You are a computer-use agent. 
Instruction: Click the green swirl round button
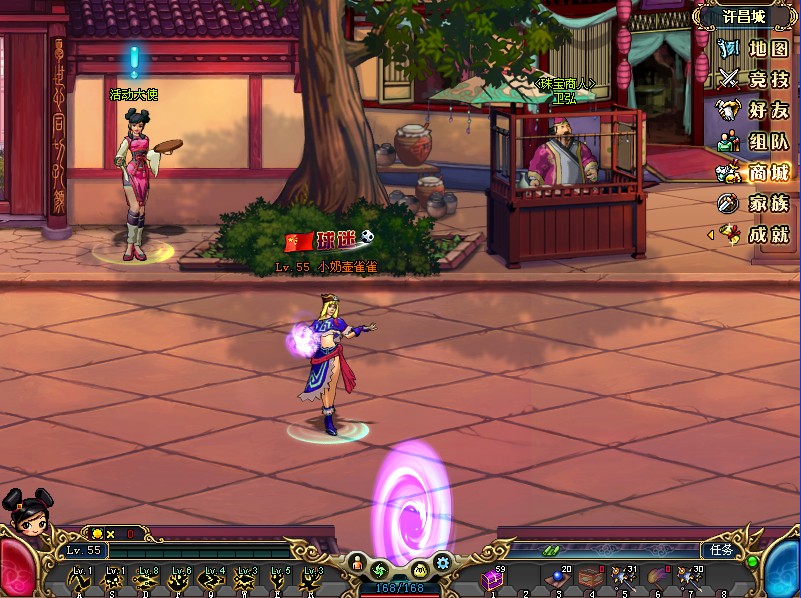pyautogui.click(x=381, y=569)
